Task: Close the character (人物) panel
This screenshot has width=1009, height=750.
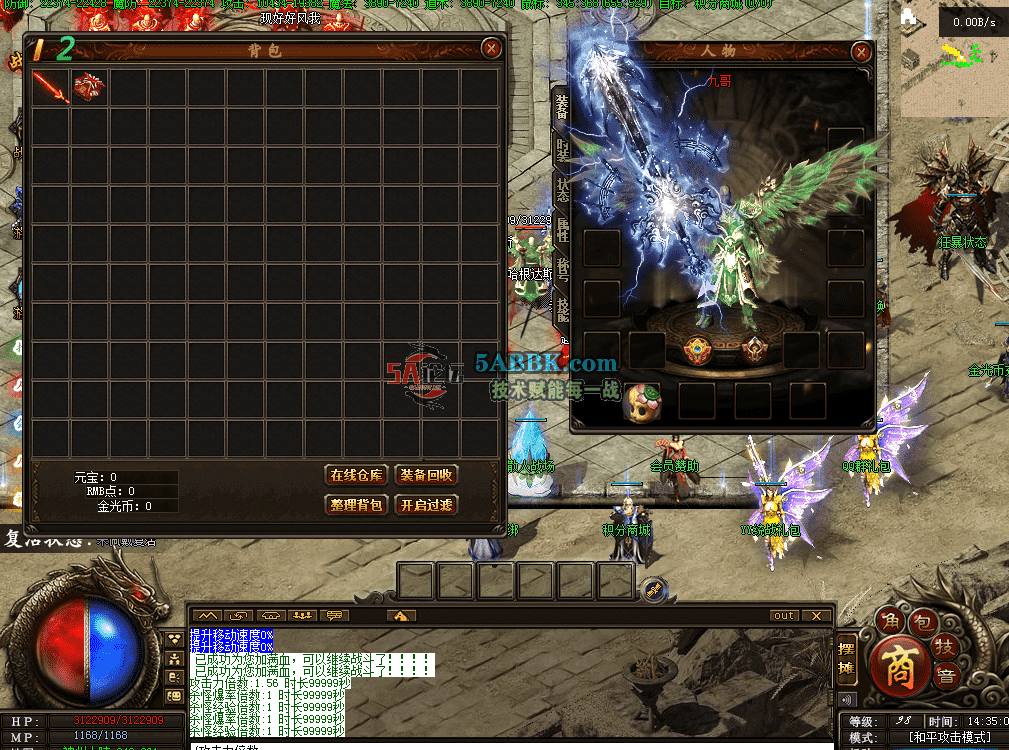Action: [x=860, y=52]
